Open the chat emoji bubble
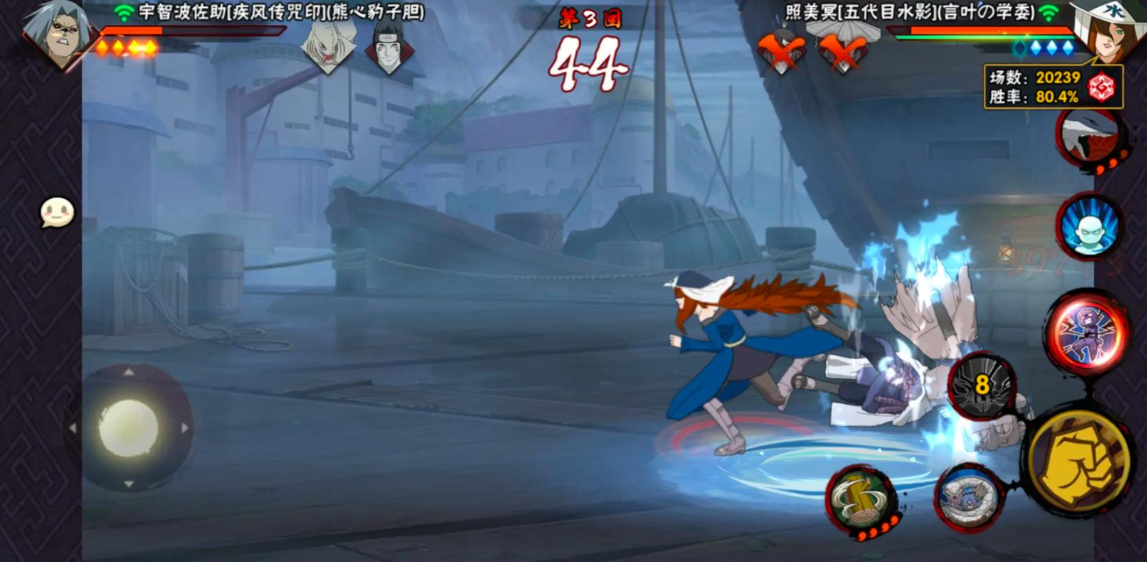The height and width of the screenshot is (562, 1147). coord(57,212)
